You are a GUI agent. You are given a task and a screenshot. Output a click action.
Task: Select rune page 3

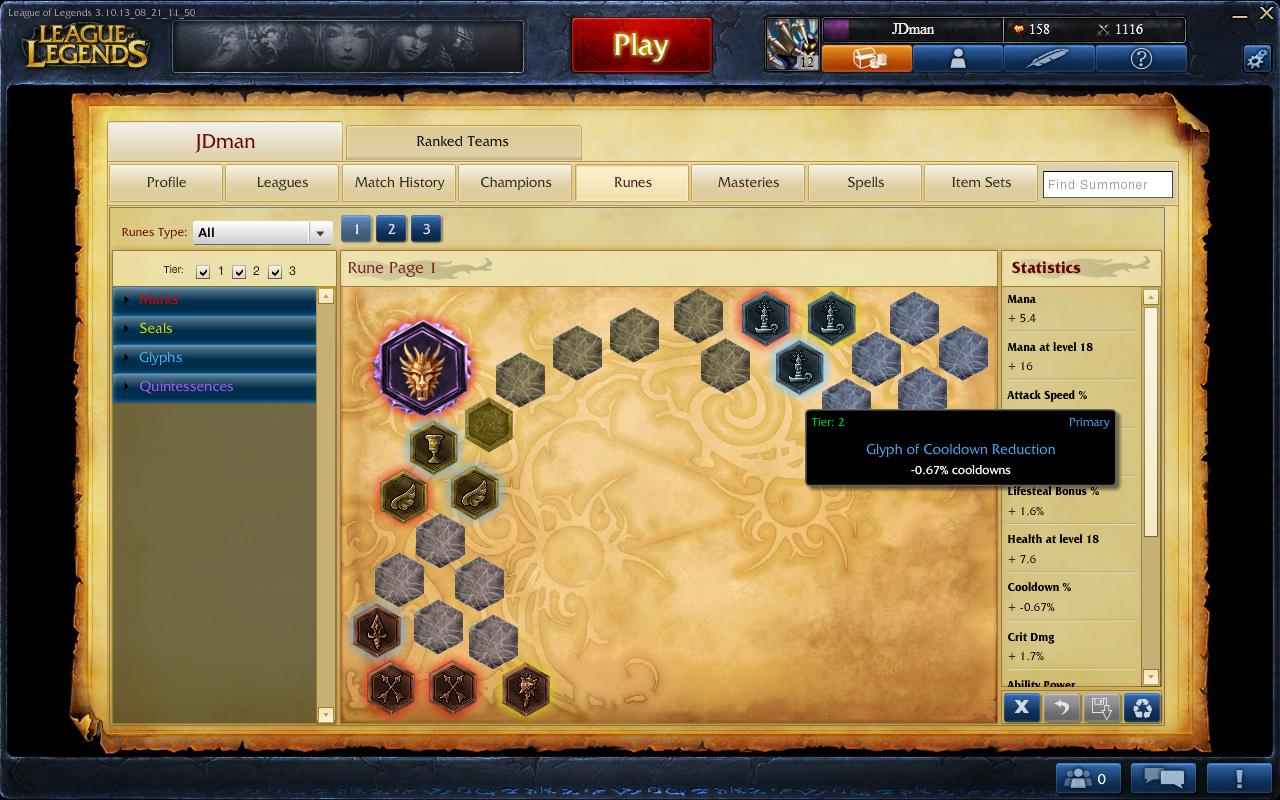point(426,228)
